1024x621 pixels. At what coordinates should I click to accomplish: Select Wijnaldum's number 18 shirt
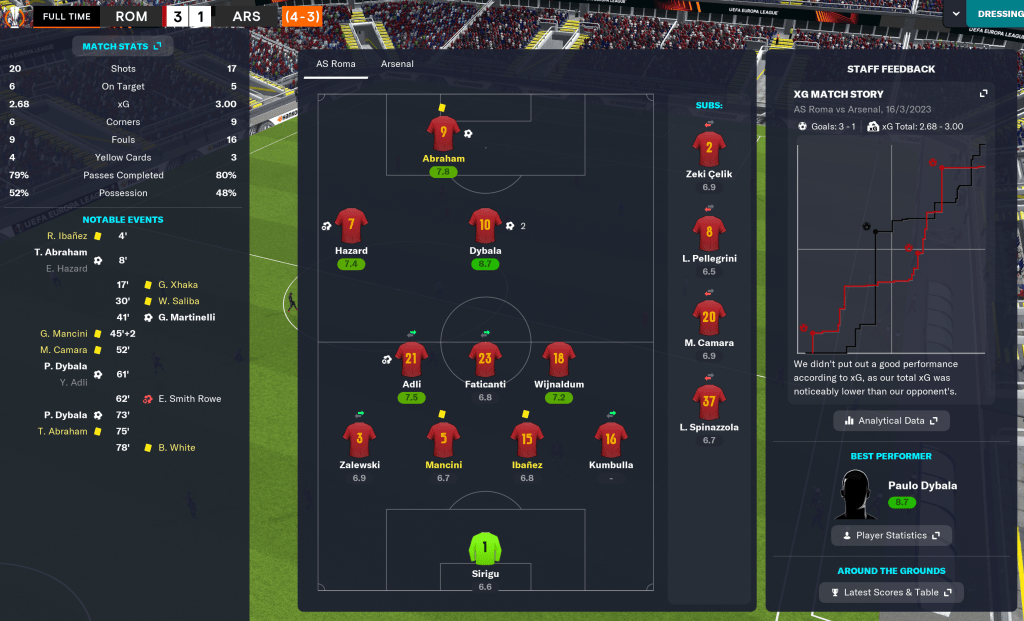(558, 359)
